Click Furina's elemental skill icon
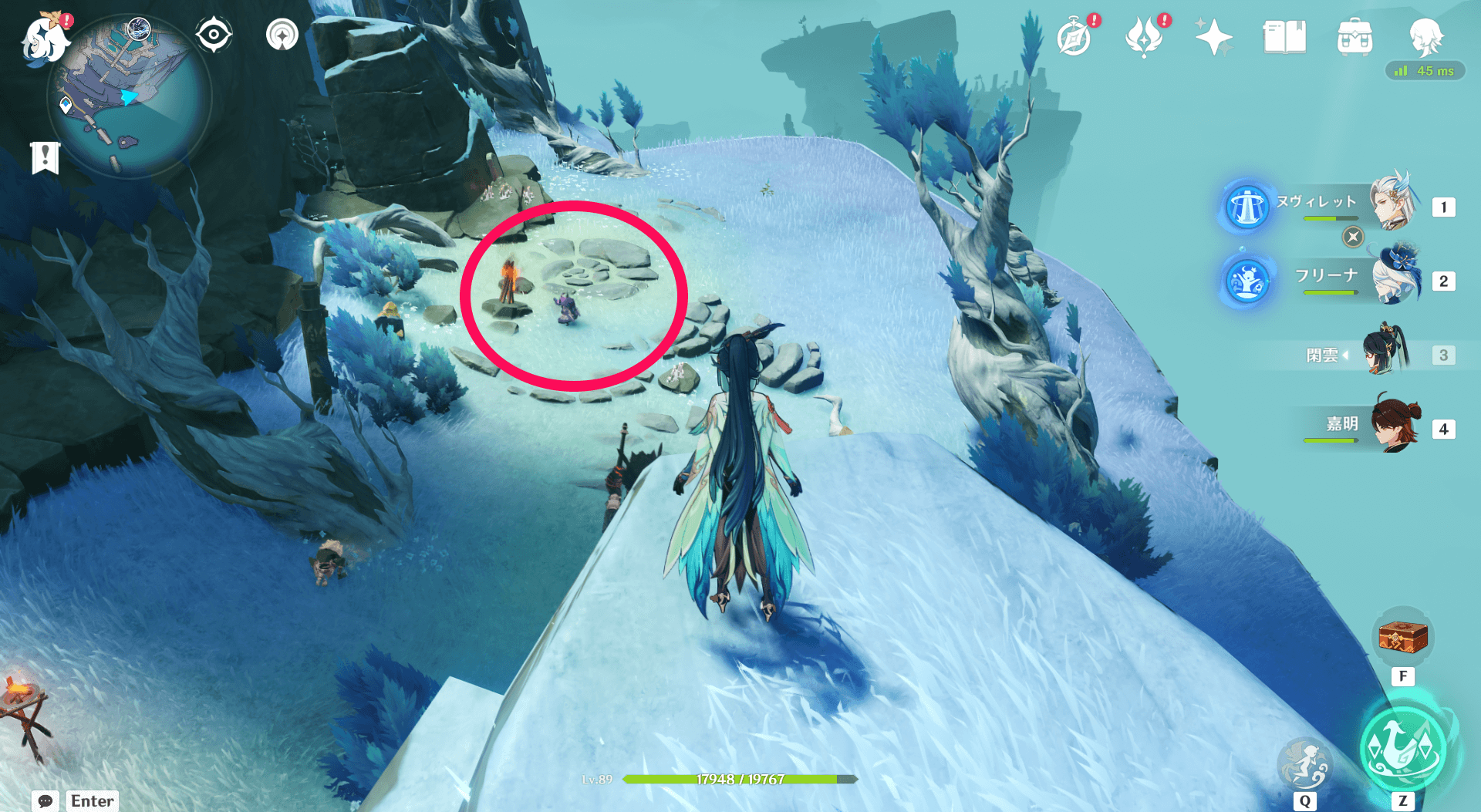This screenshot has width=1481, height=812. pyautogui.click(x=1247, y=281)
